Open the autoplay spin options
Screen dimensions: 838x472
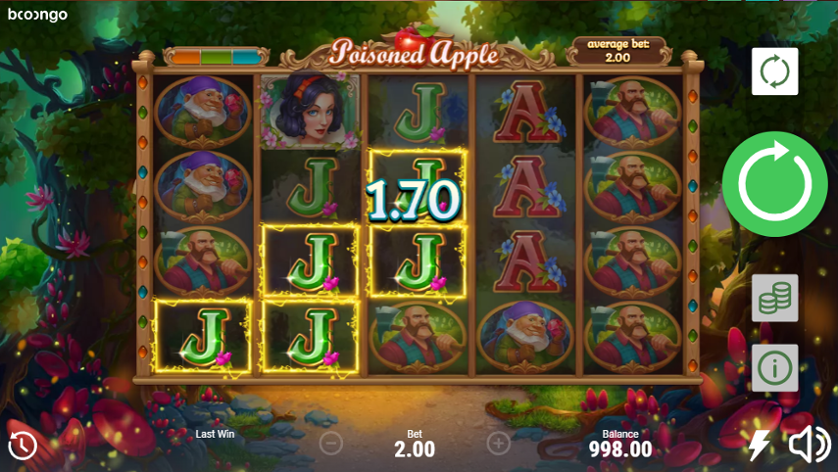[x=775, y=72]
